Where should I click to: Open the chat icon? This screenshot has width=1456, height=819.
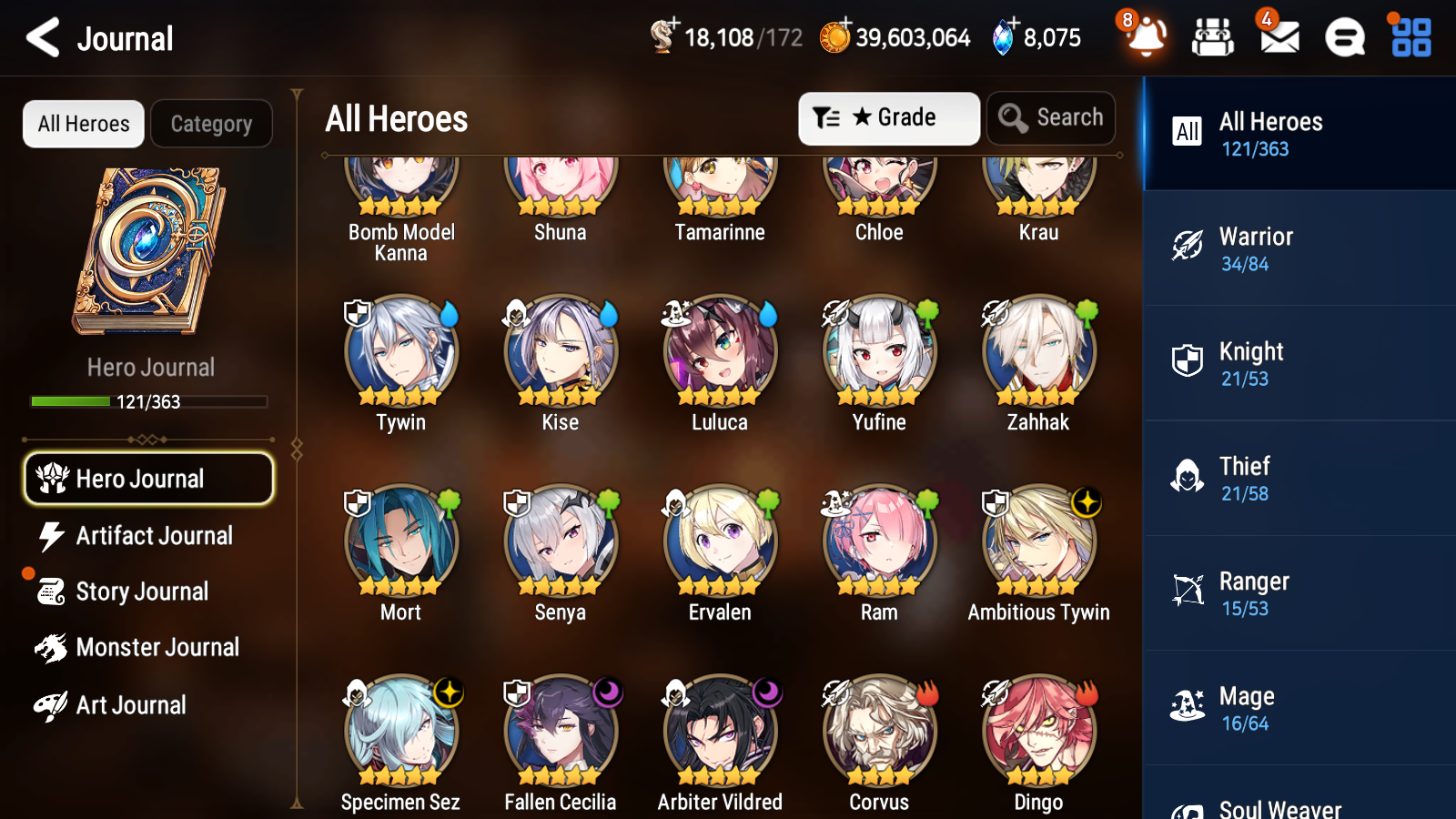pos(1343,37)
